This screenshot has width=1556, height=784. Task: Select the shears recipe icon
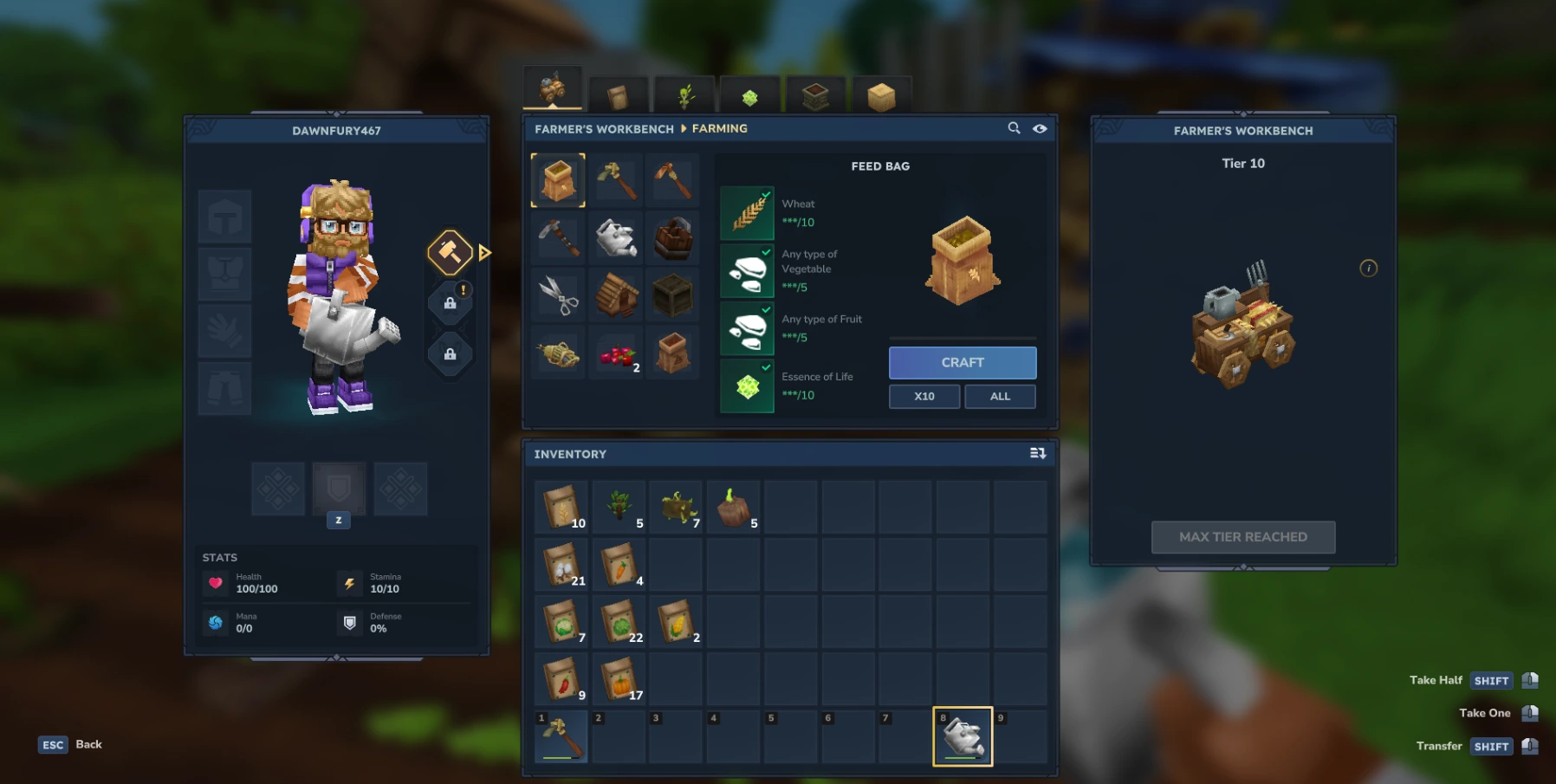pyautogui.click(x=558, y=295)
